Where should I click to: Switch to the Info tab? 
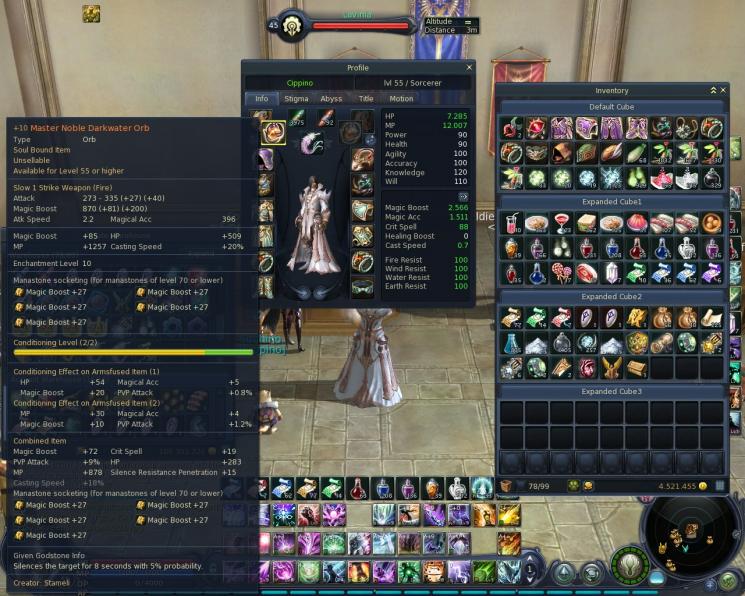pyautogui.click(x=261, y=99)
